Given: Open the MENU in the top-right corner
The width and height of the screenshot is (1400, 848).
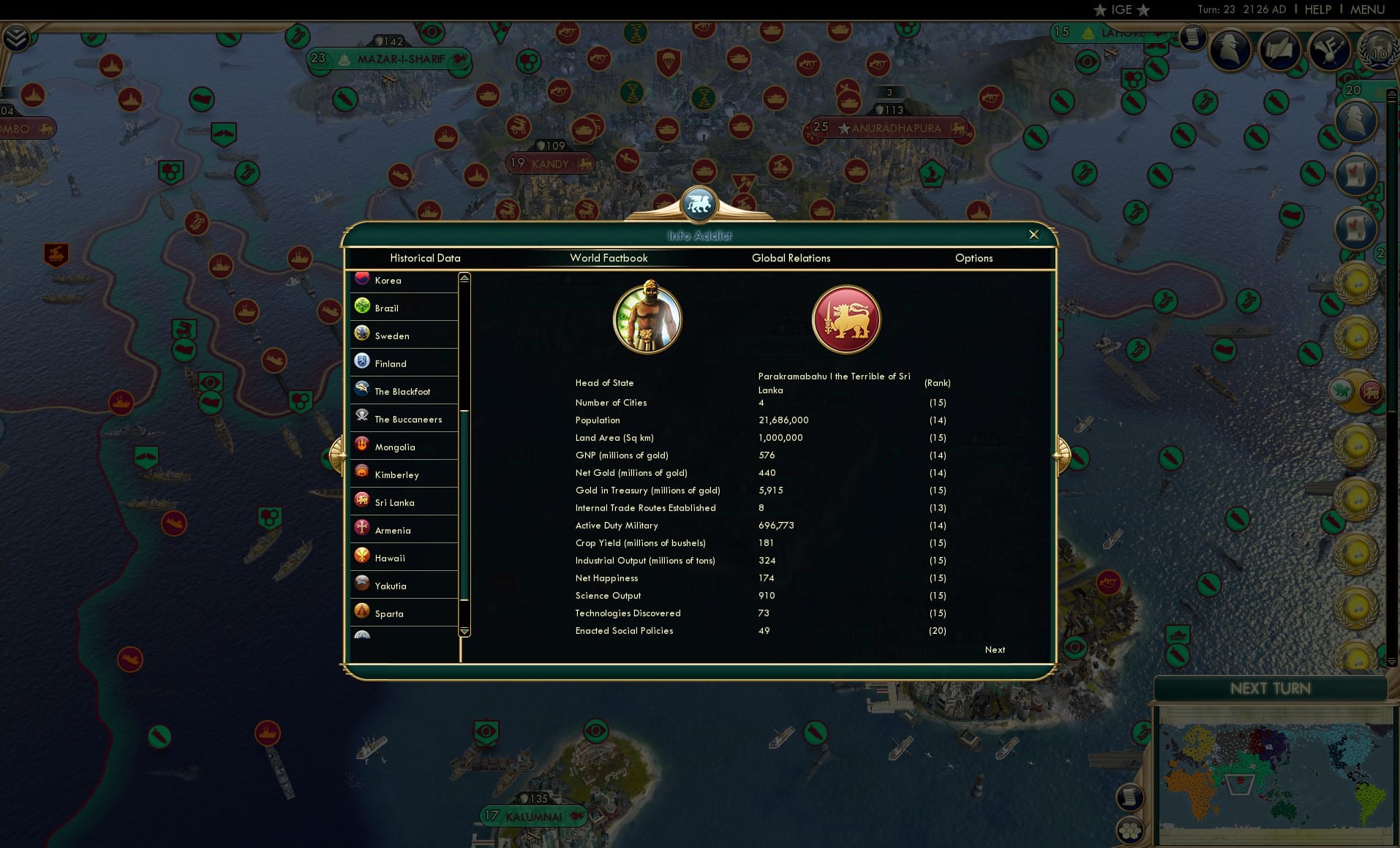Looking at the screenshot, I should [1367, 10].
